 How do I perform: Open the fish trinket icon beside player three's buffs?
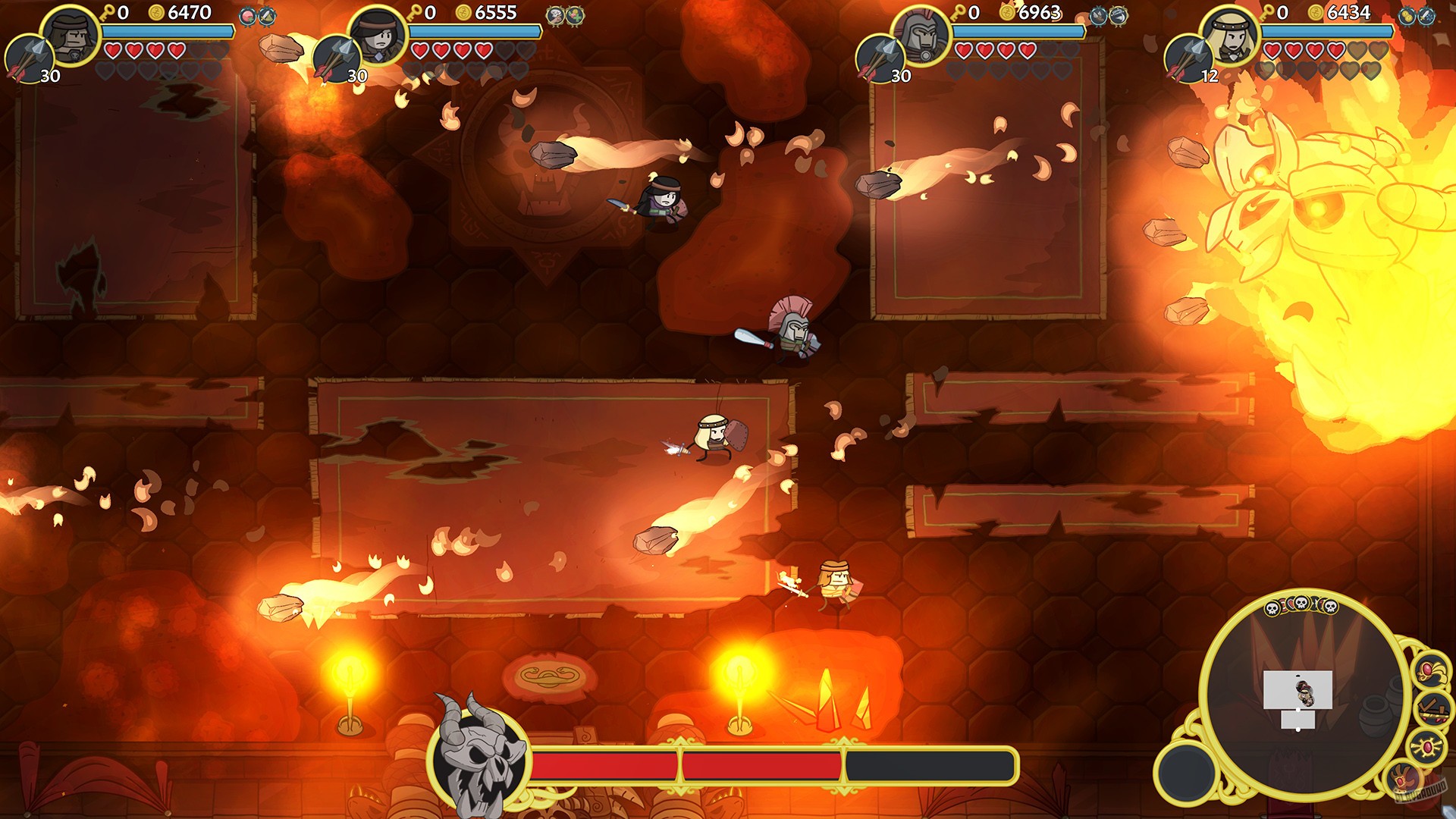[x=1117, y=15]
